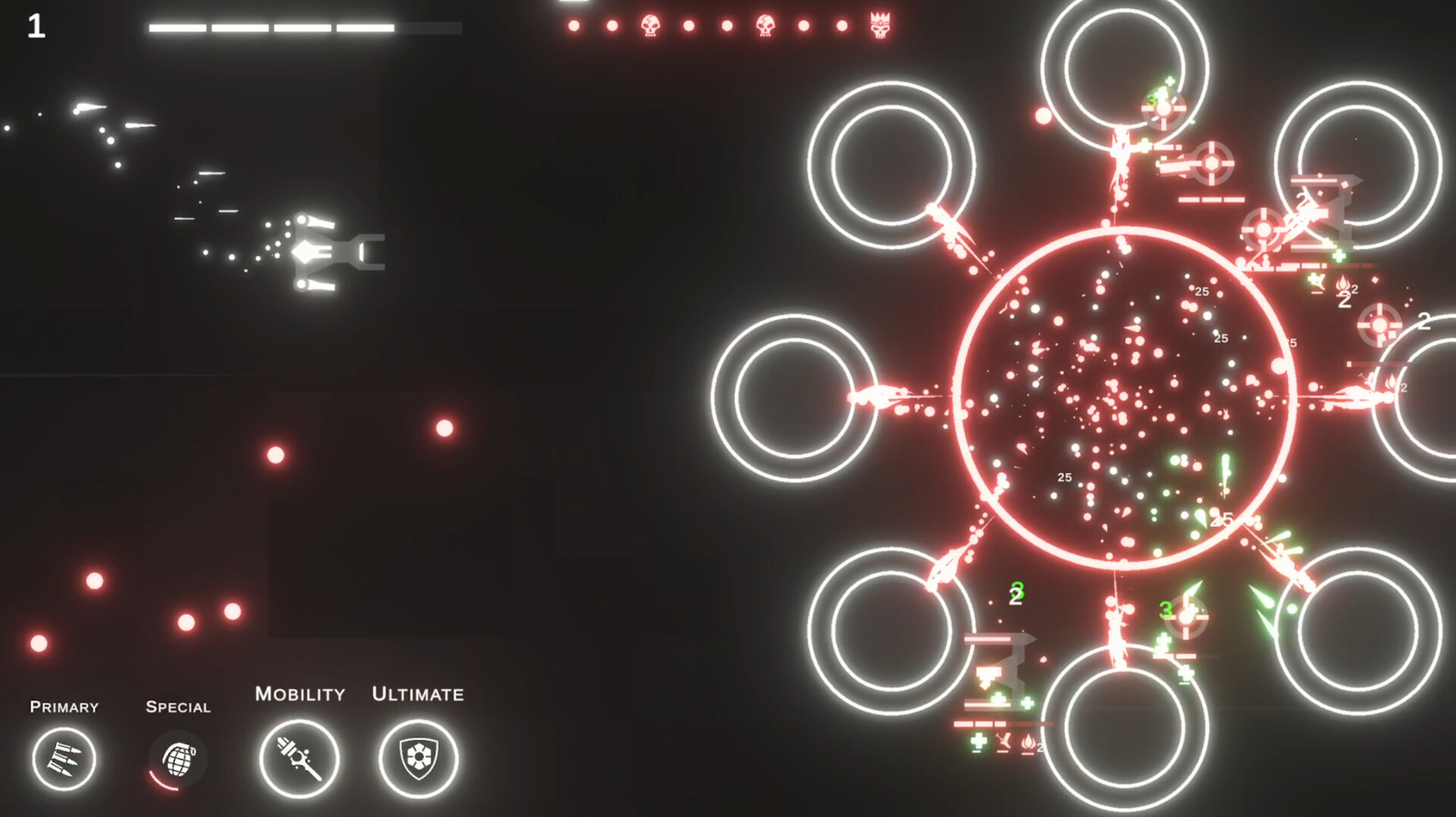Select the level 1 indicator top left
This screenshot has height=817, width=1456.
[x=35, y=27]
